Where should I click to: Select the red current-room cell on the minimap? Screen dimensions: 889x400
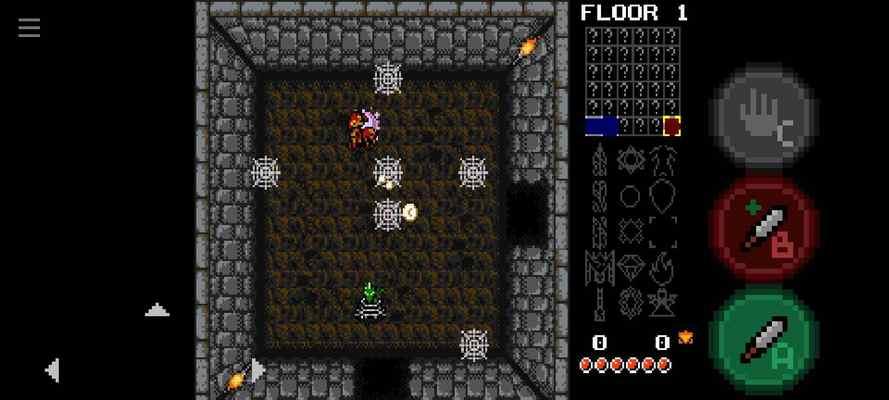pos(672,126)
